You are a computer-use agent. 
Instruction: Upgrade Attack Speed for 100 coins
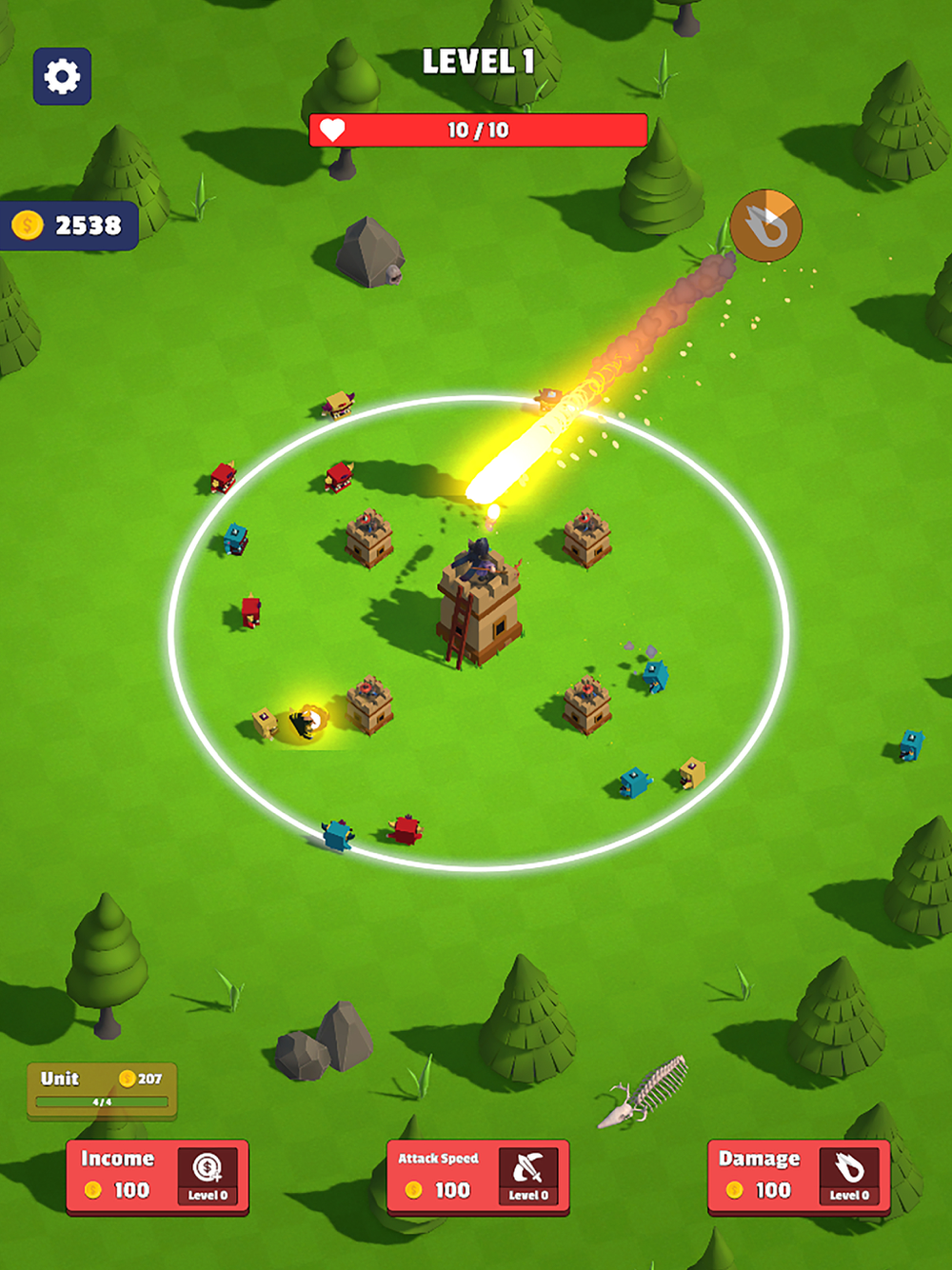pyautogui.click(x=478, y=1178)
